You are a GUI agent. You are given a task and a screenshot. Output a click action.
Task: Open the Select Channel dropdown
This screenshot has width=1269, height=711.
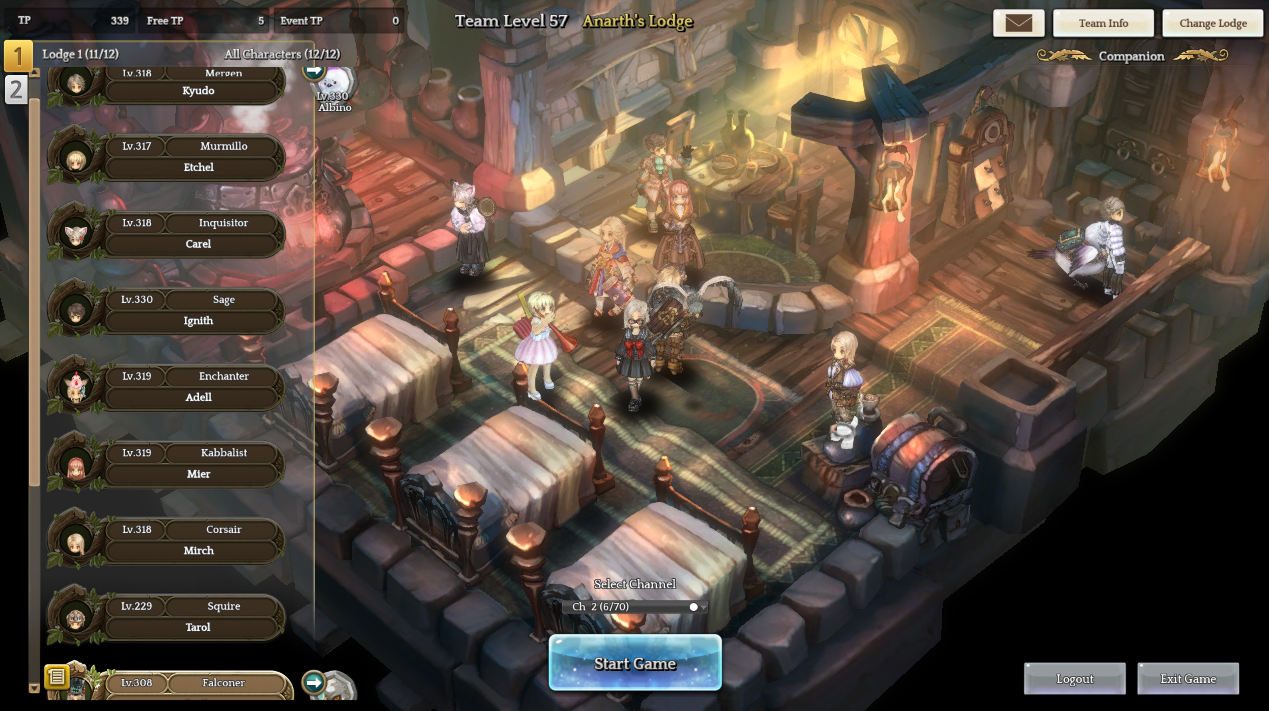click(638, 607)
